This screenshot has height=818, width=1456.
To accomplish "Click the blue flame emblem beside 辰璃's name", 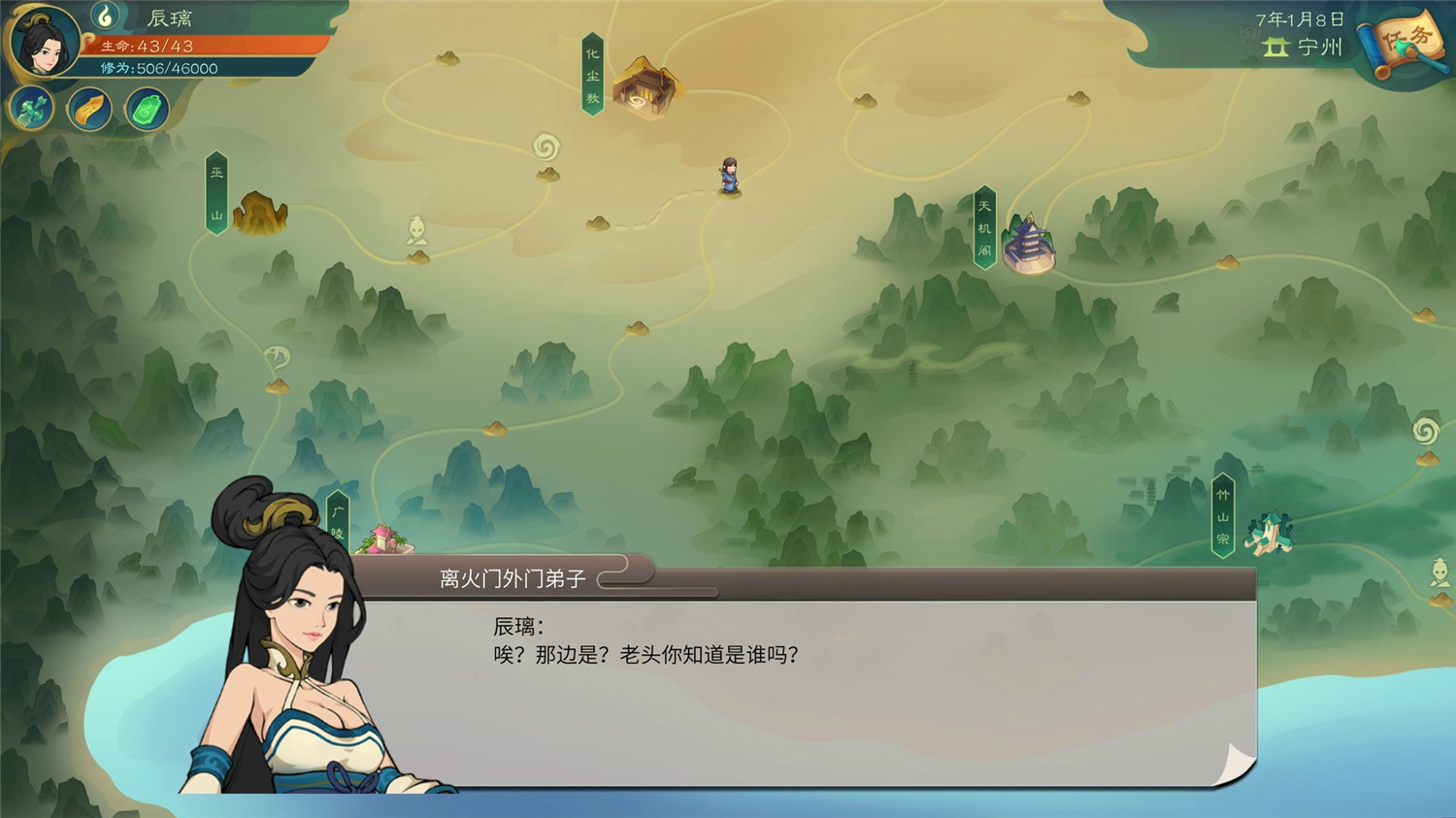I will pos(107,16).
